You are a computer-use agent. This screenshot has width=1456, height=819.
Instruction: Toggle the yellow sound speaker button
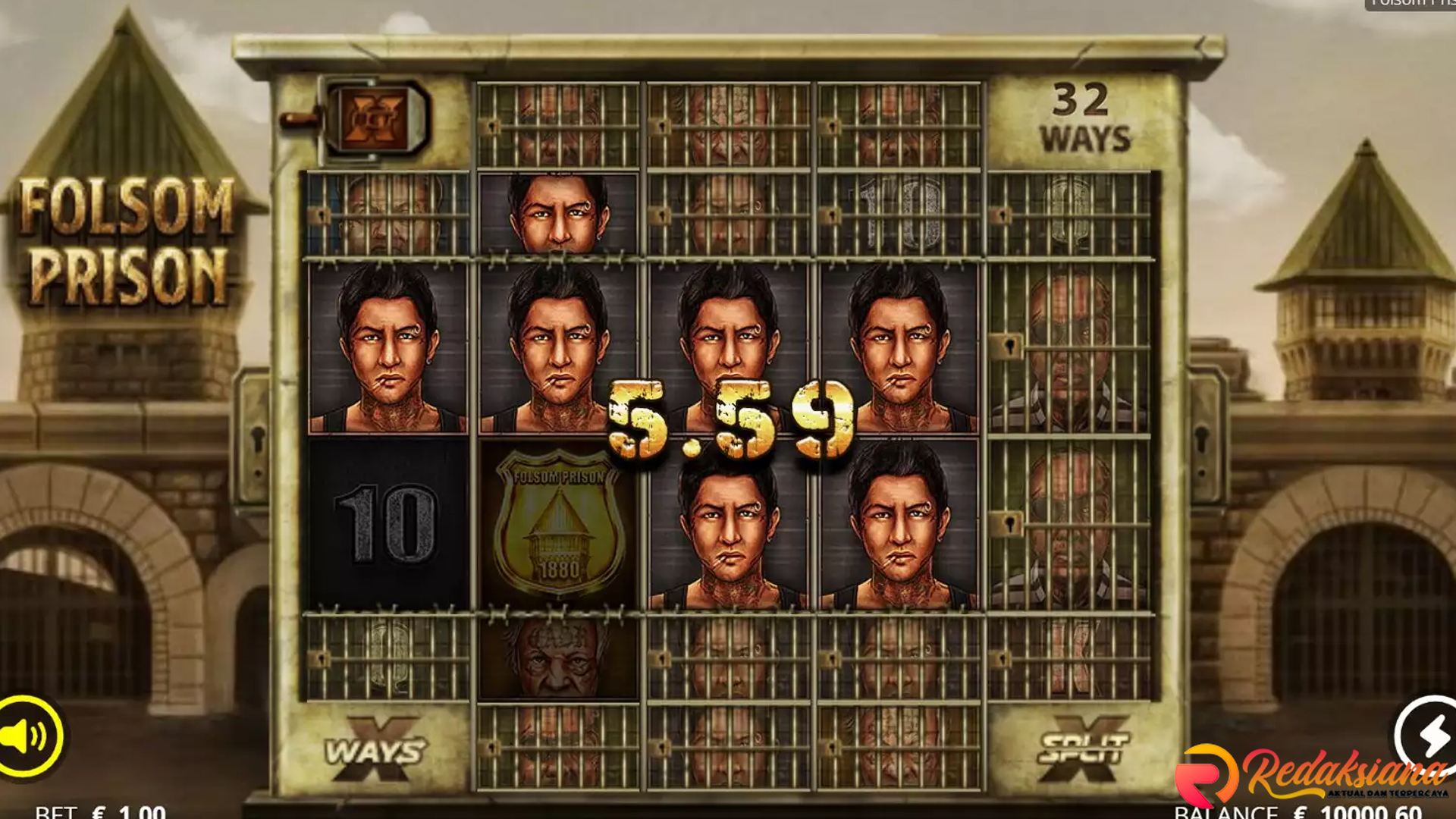click(27, 736)
